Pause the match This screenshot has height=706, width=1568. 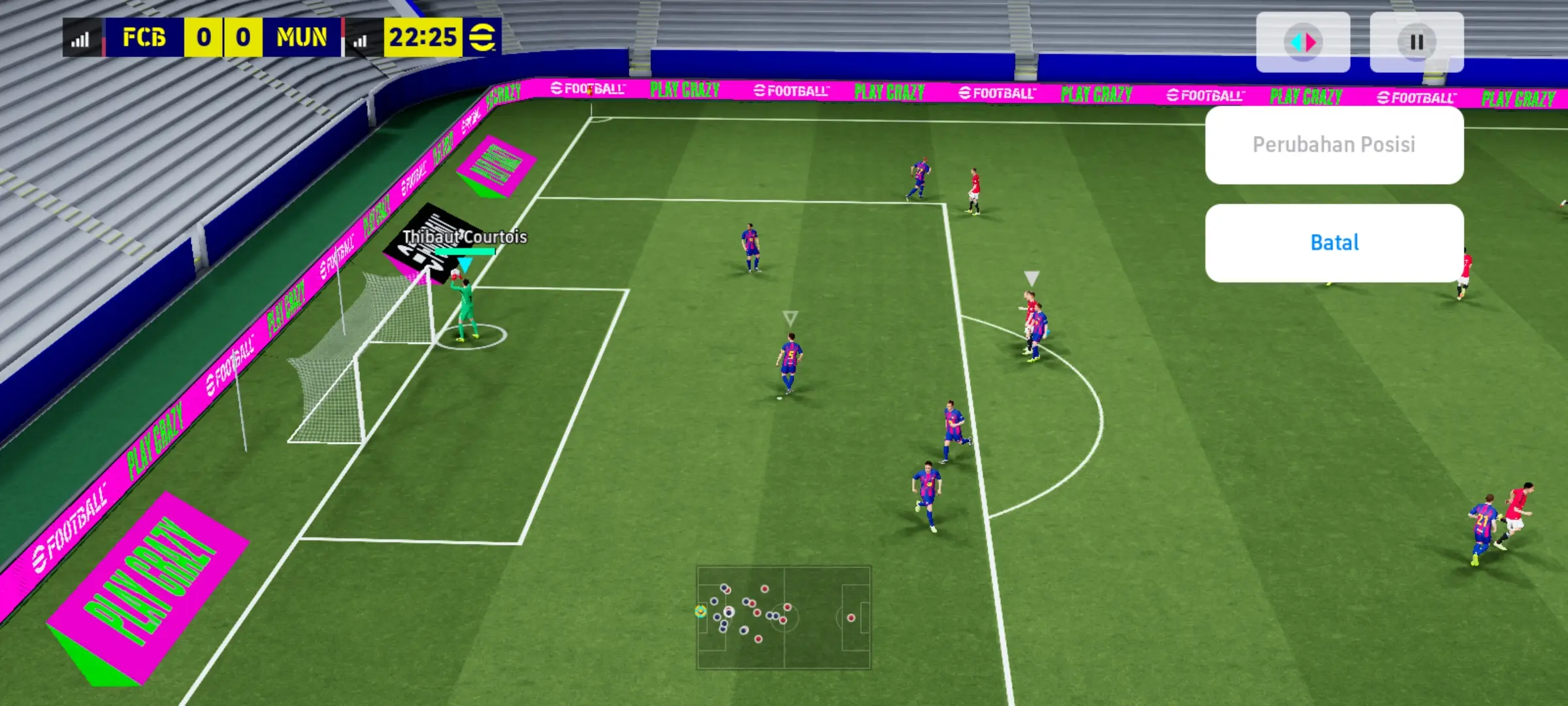coord(1416,42)
